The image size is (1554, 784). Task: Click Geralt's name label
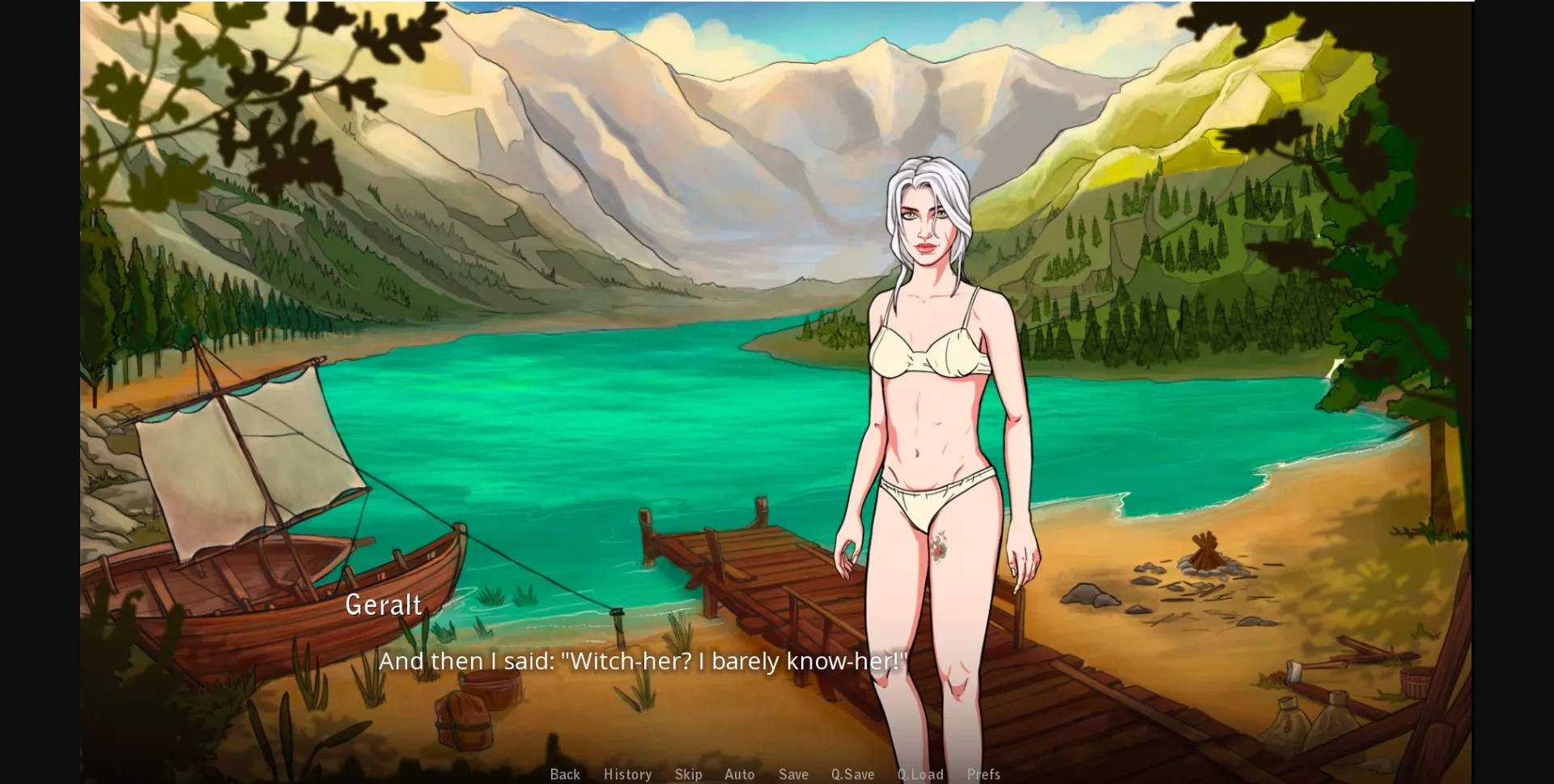pos(383,604)
